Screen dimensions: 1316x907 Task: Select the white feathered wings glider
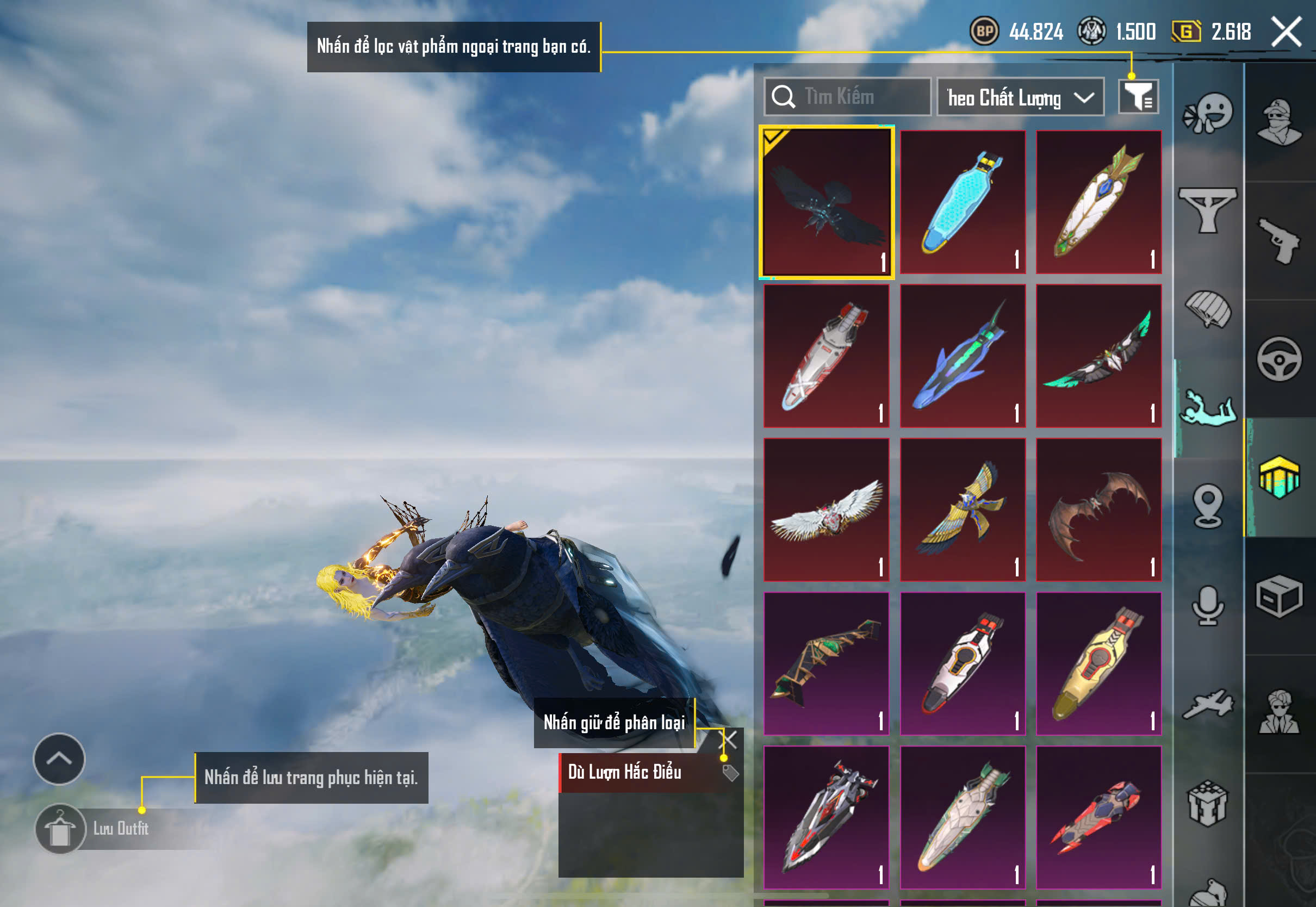tap(826, 510)
